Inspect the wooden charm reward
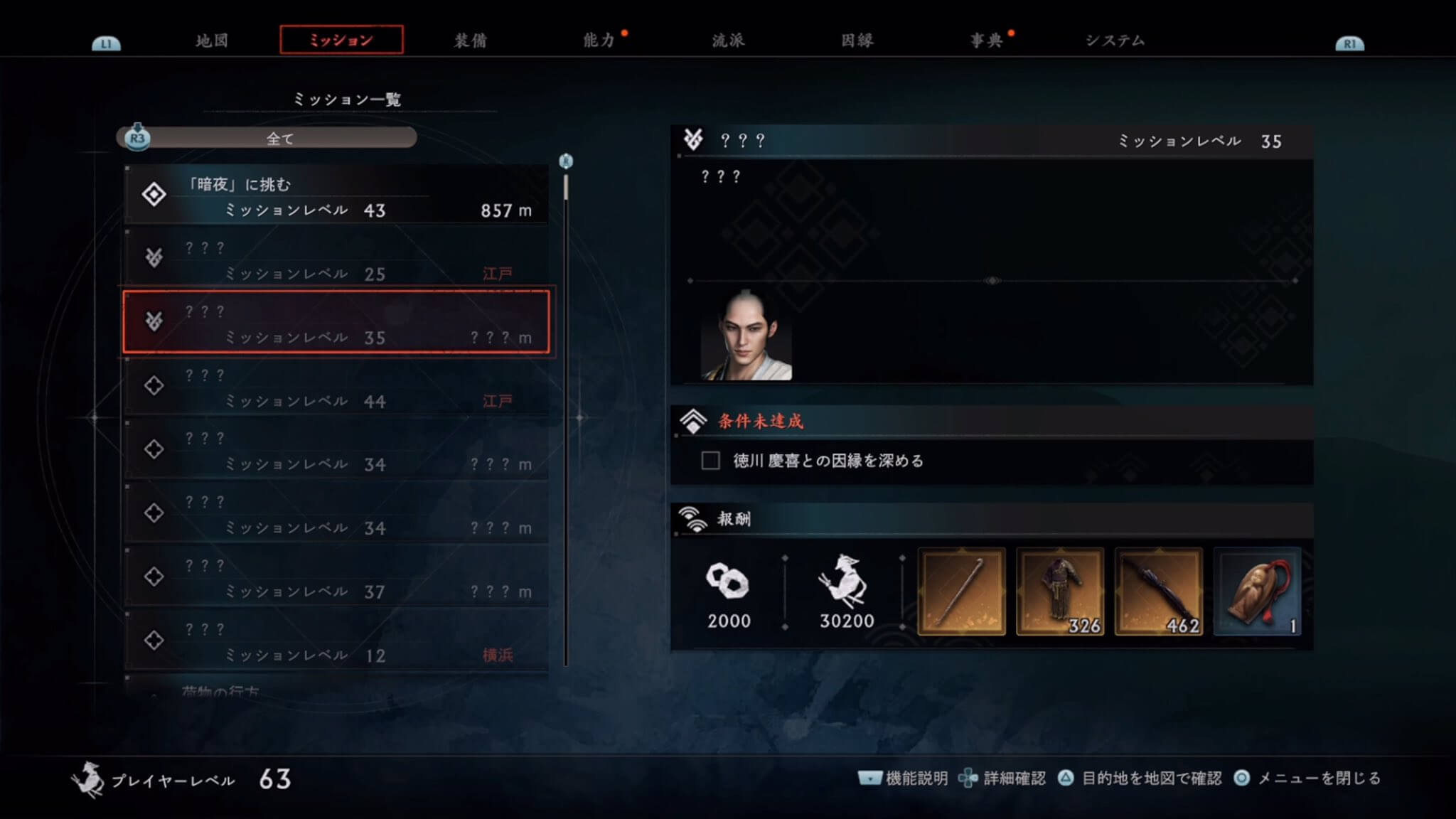 (x=1257, y=591)
